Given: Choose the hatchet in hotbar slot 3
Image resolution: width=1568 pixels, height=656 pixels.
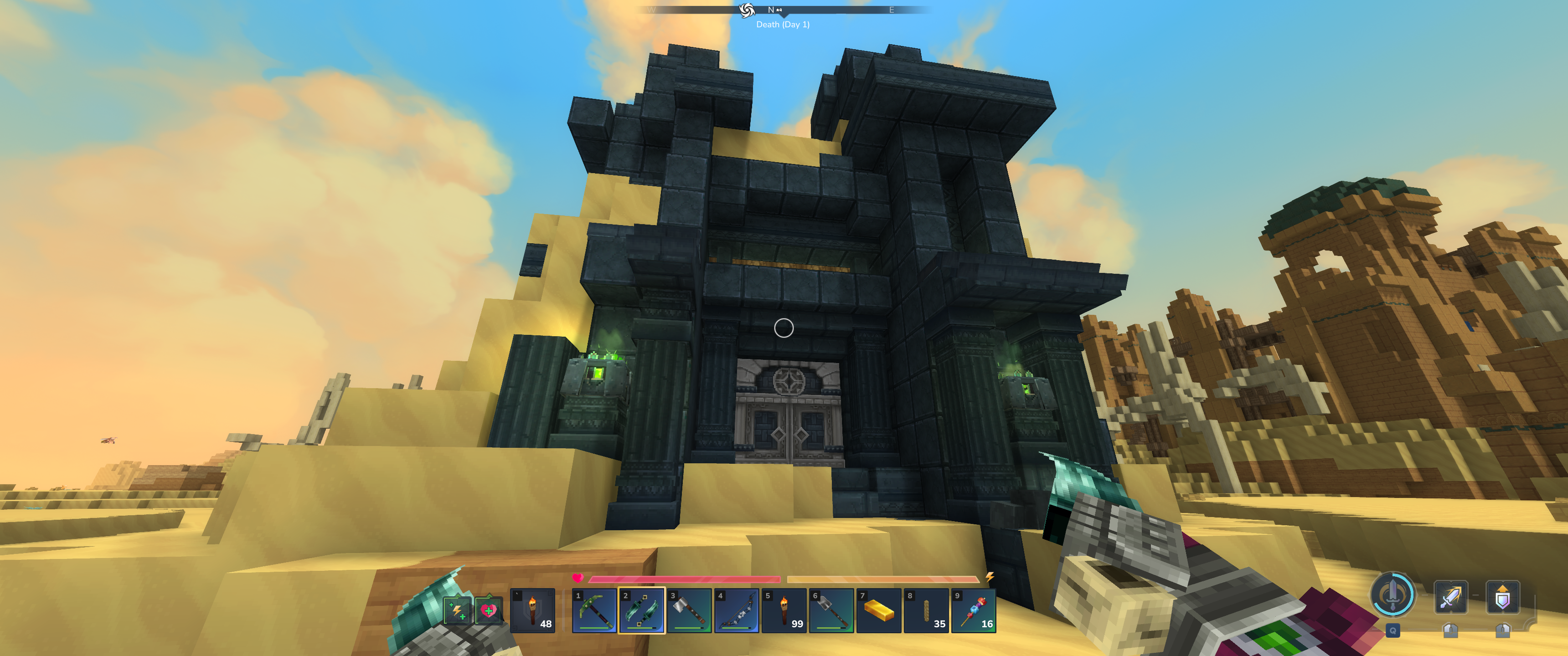Looking at the screenshot, I should (x=689, y=610).
